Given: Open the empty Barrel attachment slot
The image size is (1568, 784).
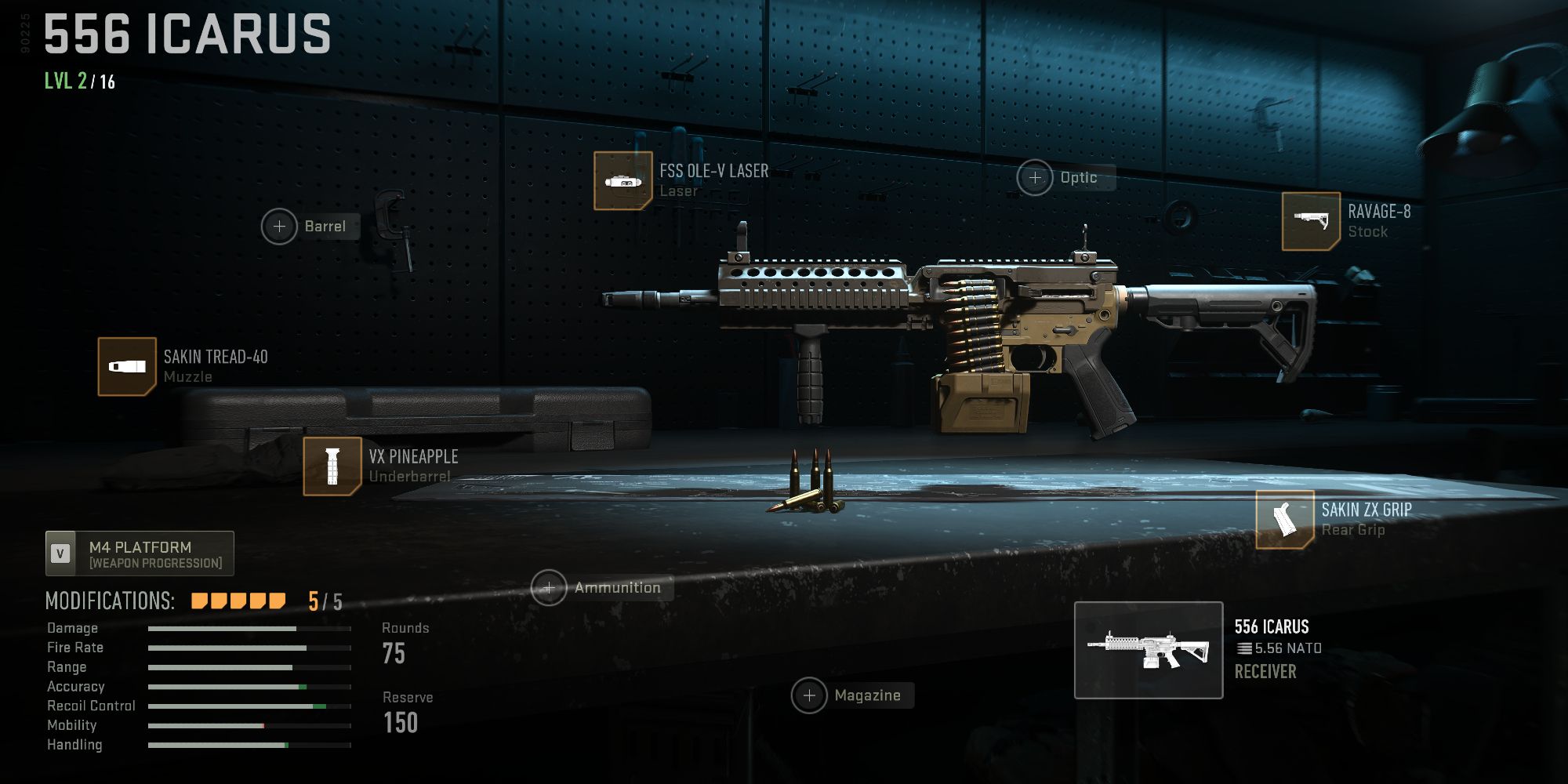Looking at the screenshot, I should click(x=279, y=227).
